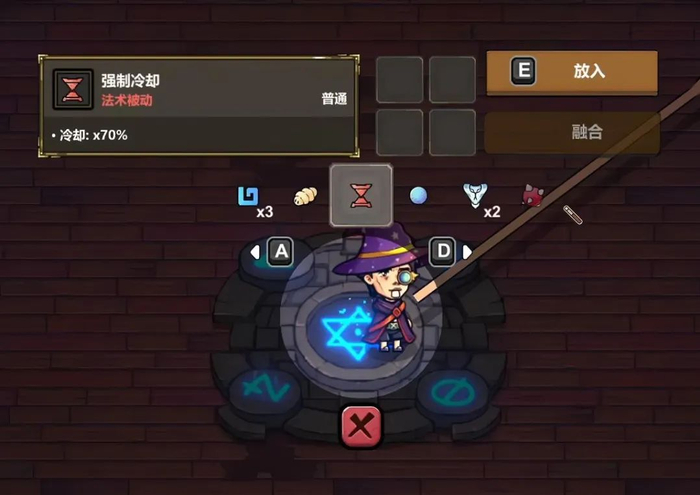Select the 强制冷却 hourglass item slot

pos(361,195)
